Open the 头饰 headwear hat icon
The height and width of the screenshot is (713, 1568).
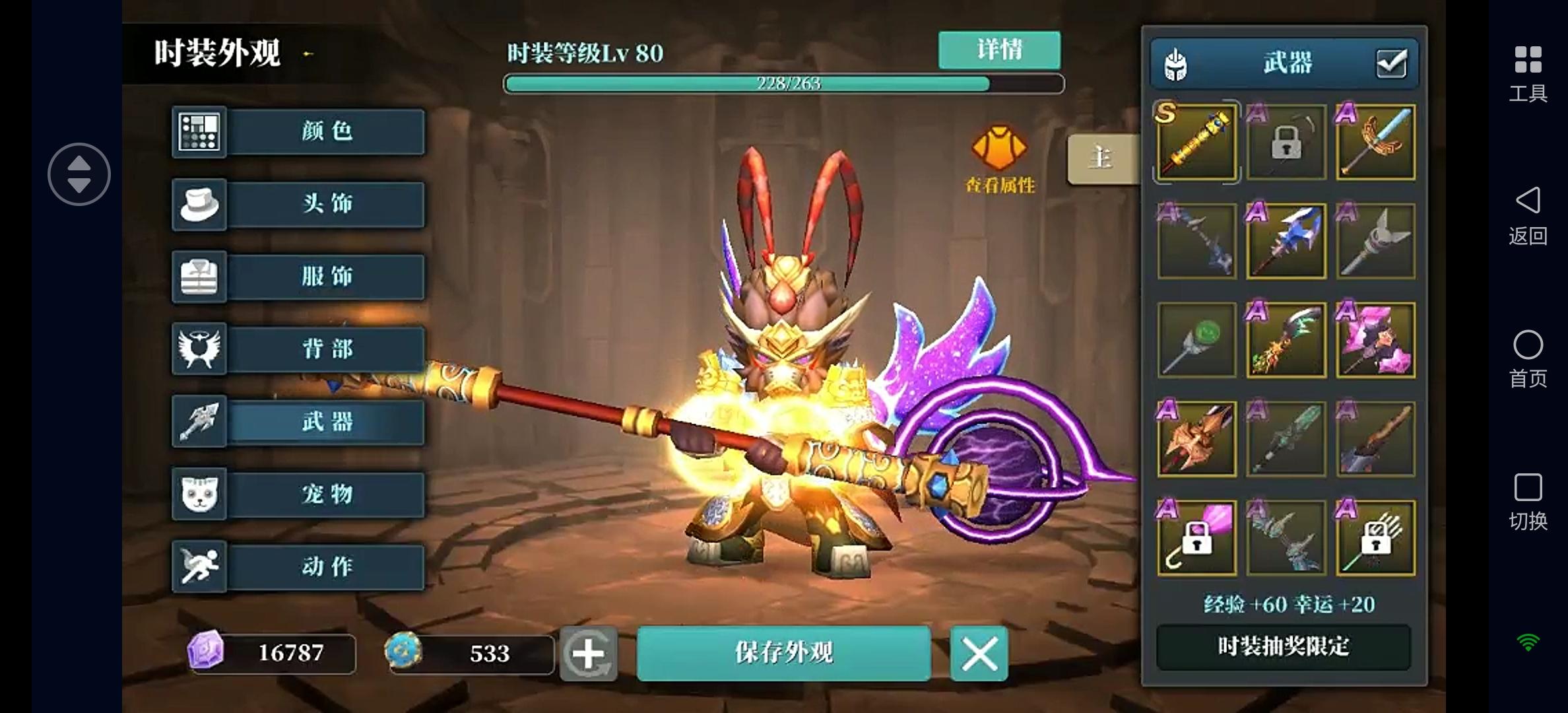click(199, 204)
